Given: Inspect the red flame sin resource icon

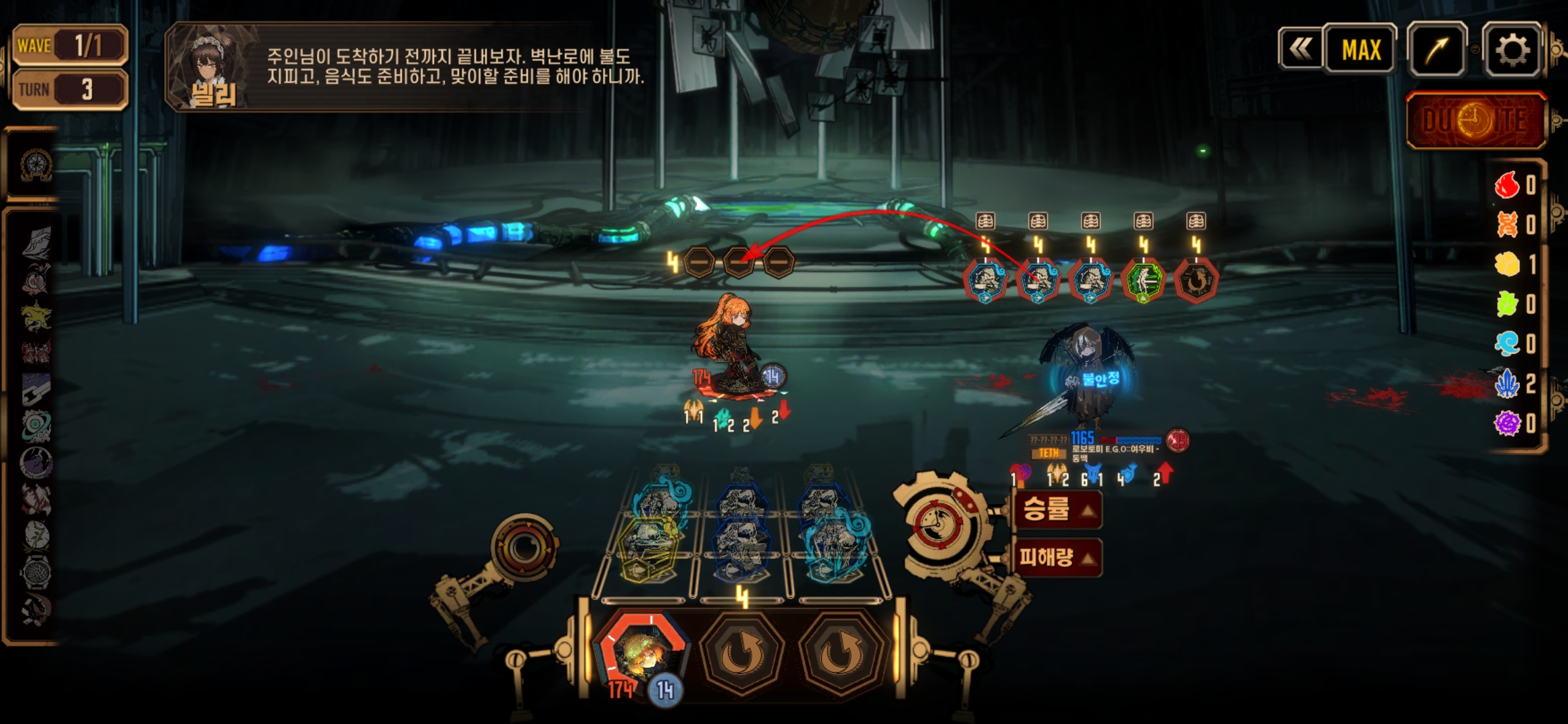Looking at the screenshot, I should (x=1507, y=184).
